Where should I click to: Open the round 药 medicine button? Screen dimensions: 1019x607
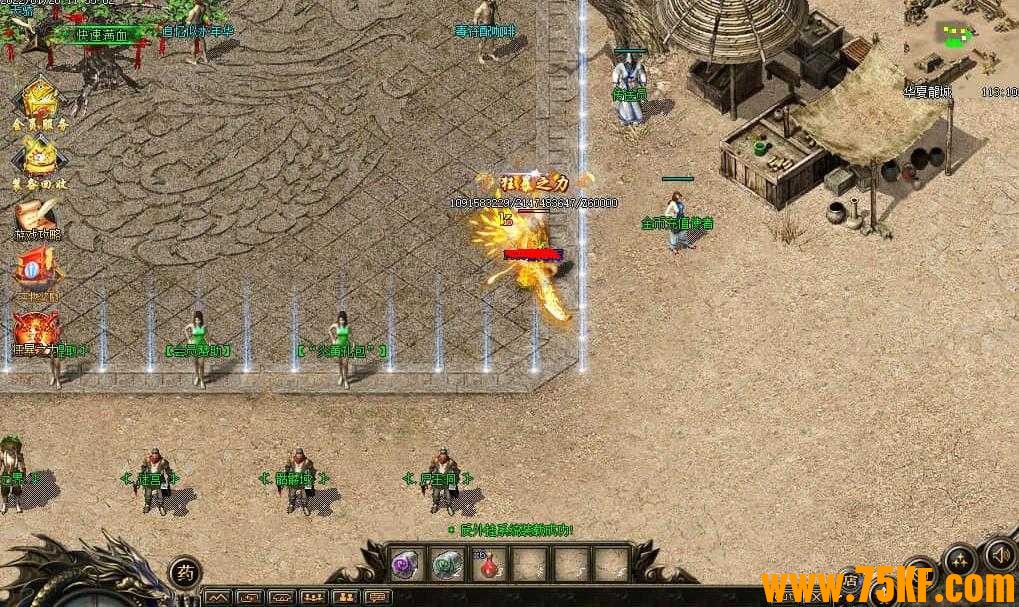tap(185, 572)
